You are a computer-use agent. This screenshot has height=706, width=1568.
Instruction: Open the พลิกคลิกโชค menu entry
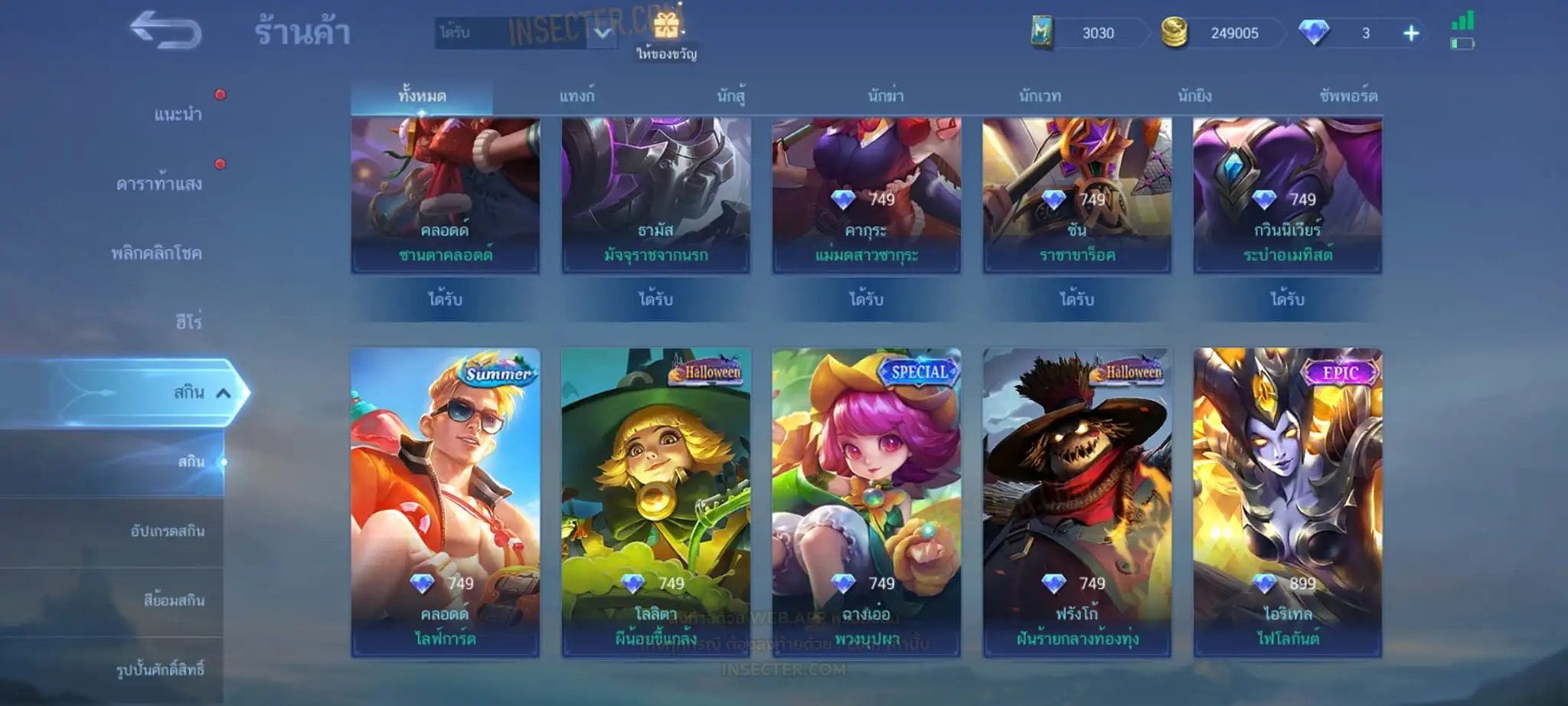click(156, 253)
